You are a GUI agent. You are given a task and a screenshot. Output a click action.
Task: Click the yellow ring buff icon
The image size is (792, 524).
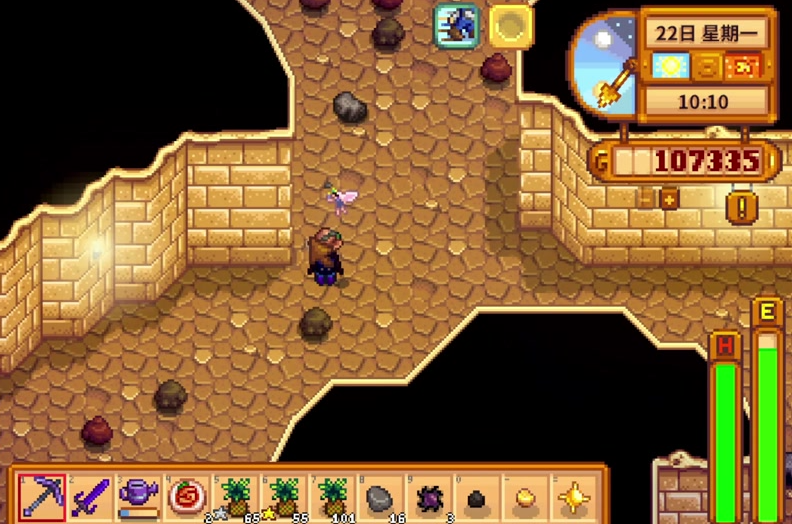point(510,26)
